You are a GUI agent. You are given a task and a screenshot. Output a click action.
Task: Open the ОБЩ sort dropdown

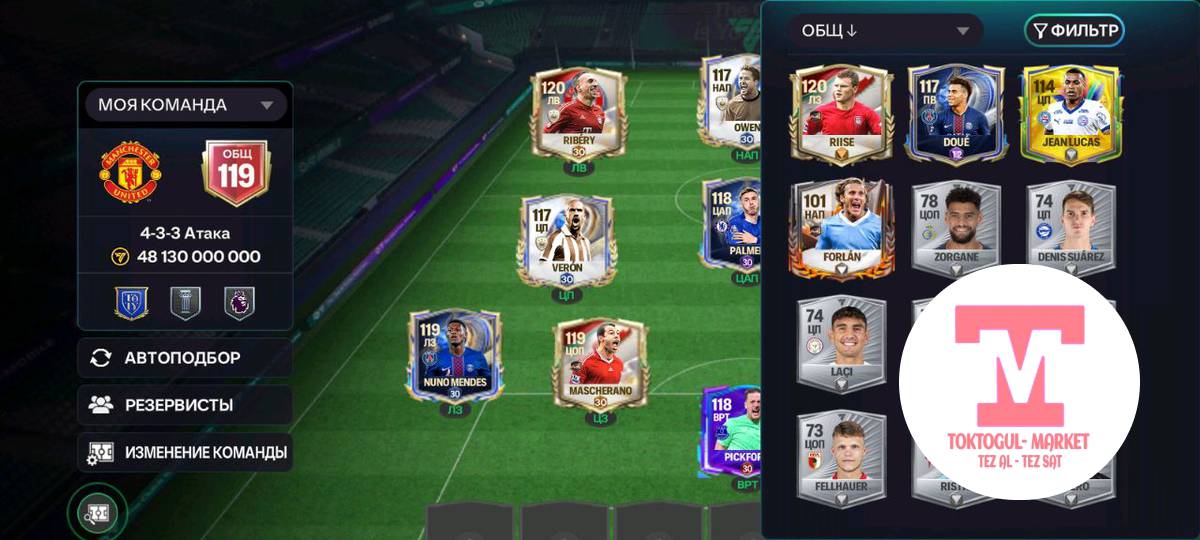884,31
